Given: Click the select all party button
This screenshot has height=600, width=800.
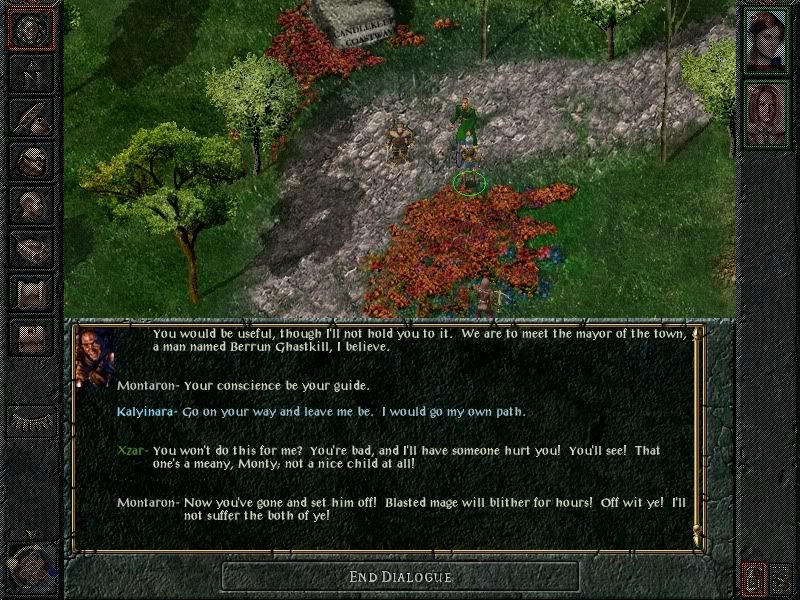Looking at the screenshot, I should click(x=781, y=577).
